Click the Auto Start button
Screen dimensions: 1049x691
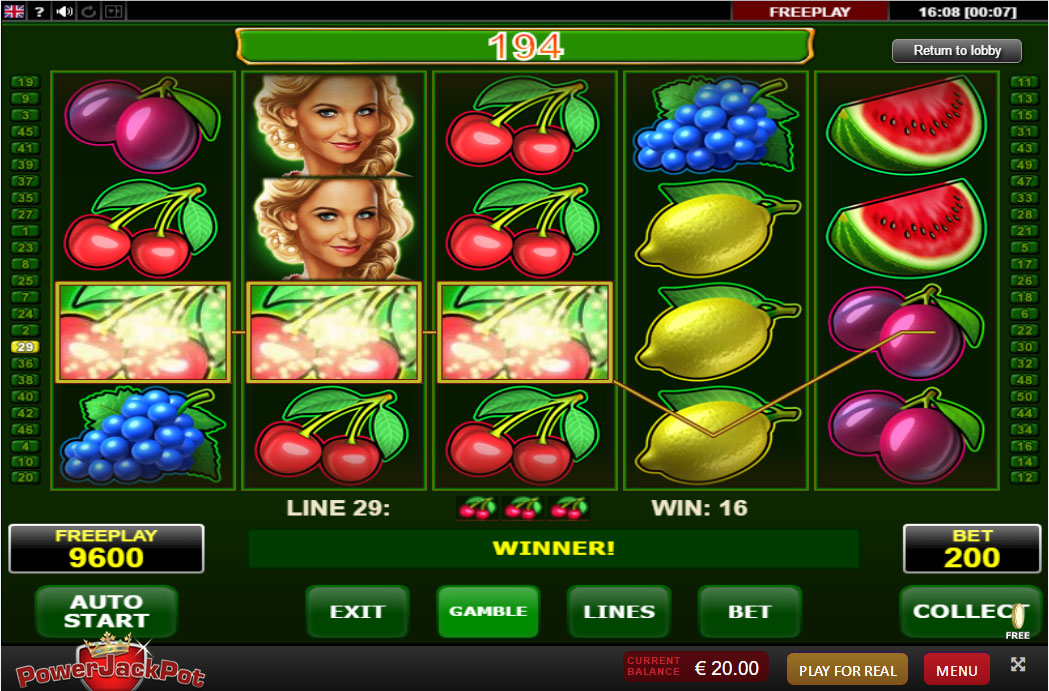tap(106, 612)
